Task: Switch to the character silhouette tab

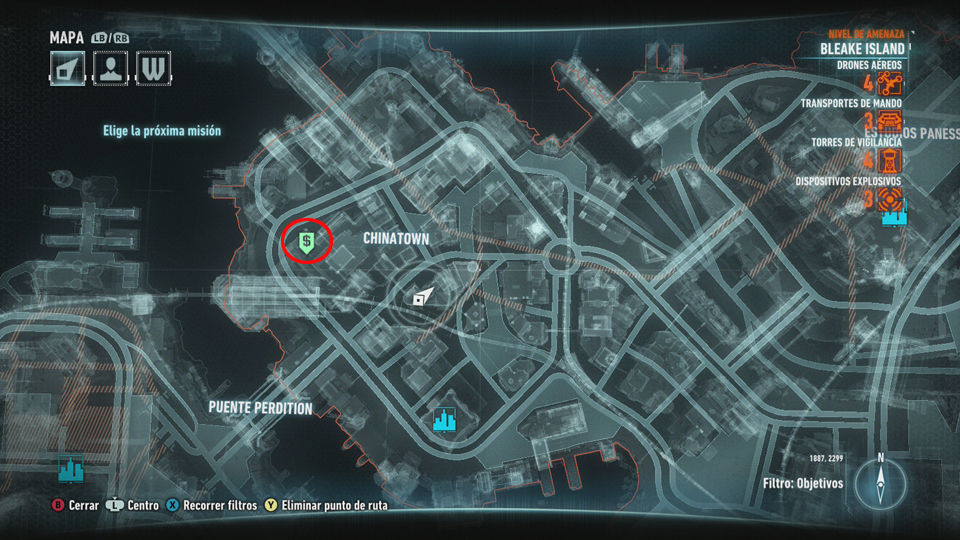Action: [111, 68]
